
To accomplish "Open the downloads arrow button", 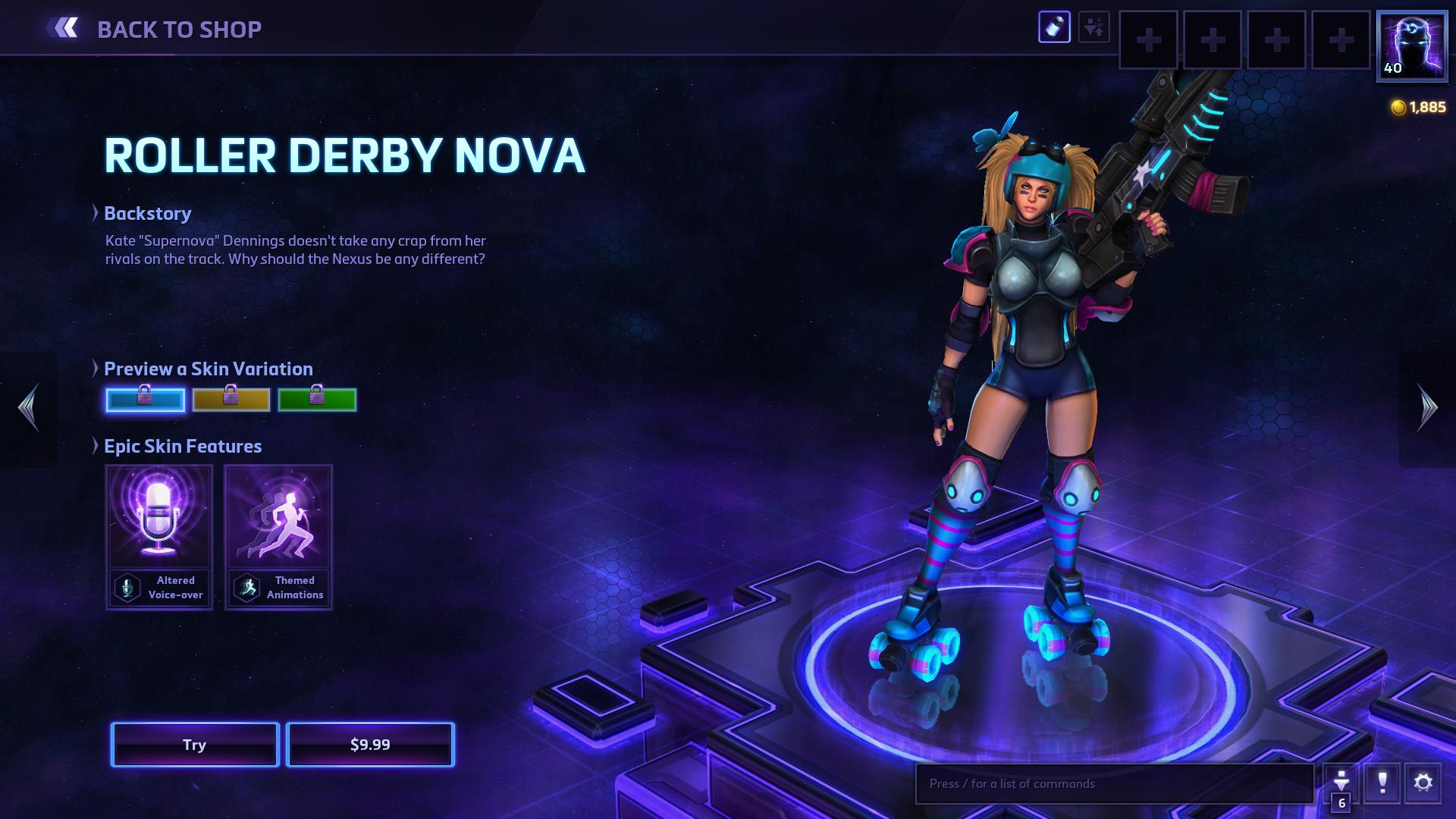I will [1341, 783].
